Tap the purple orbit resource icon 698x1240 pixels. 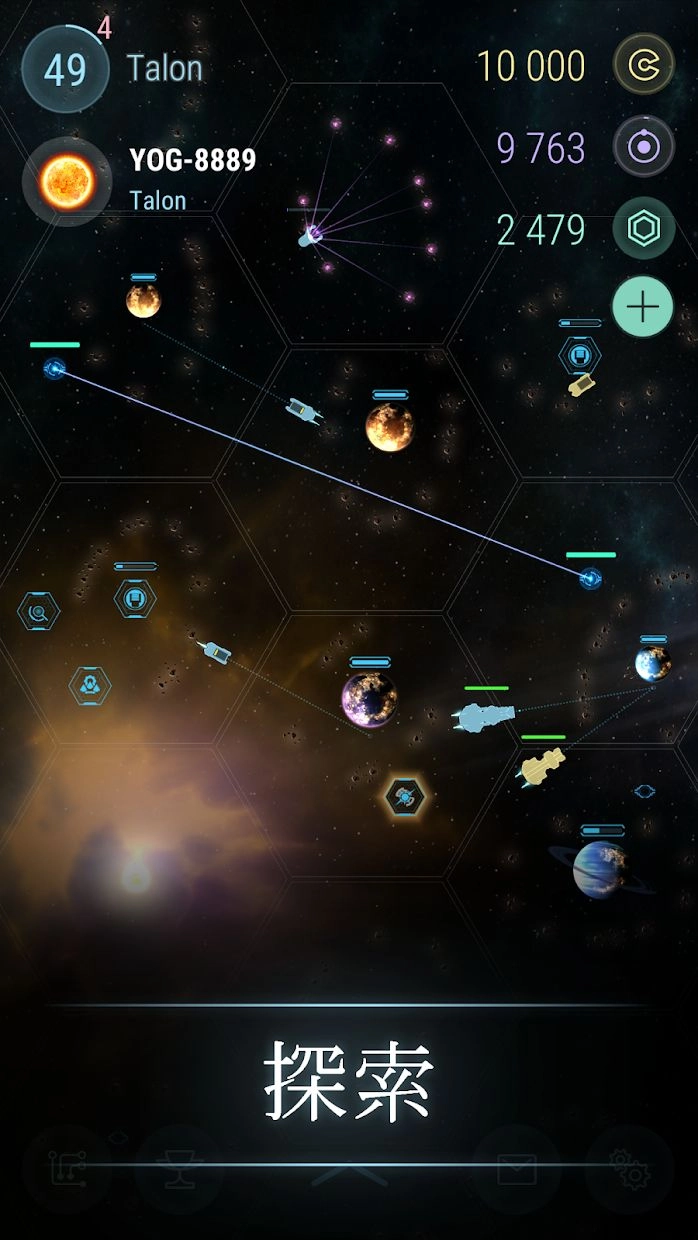point(643,148)
